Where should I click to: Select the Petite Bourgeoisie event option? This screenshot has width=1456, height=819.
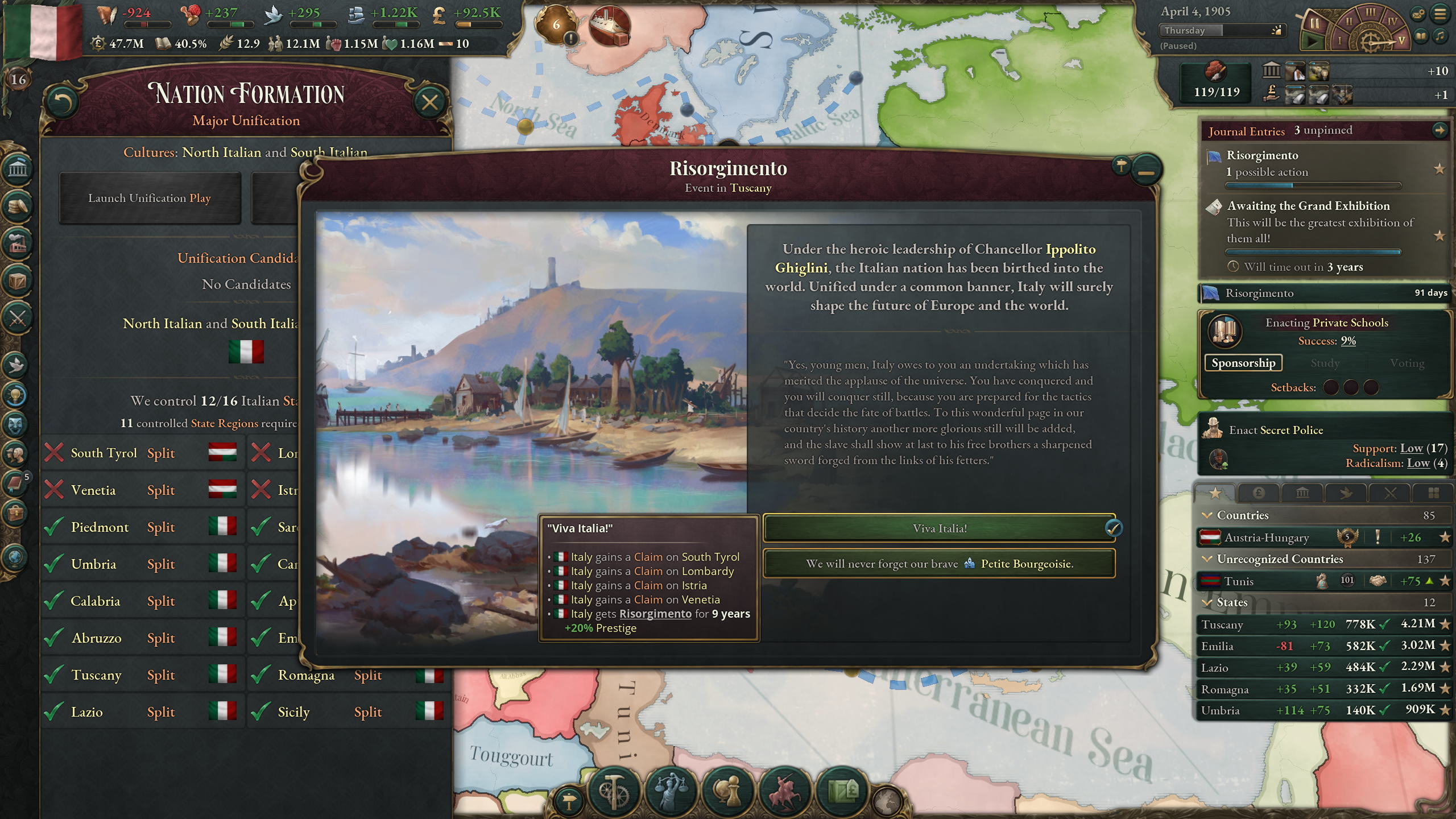pos(938,564)
